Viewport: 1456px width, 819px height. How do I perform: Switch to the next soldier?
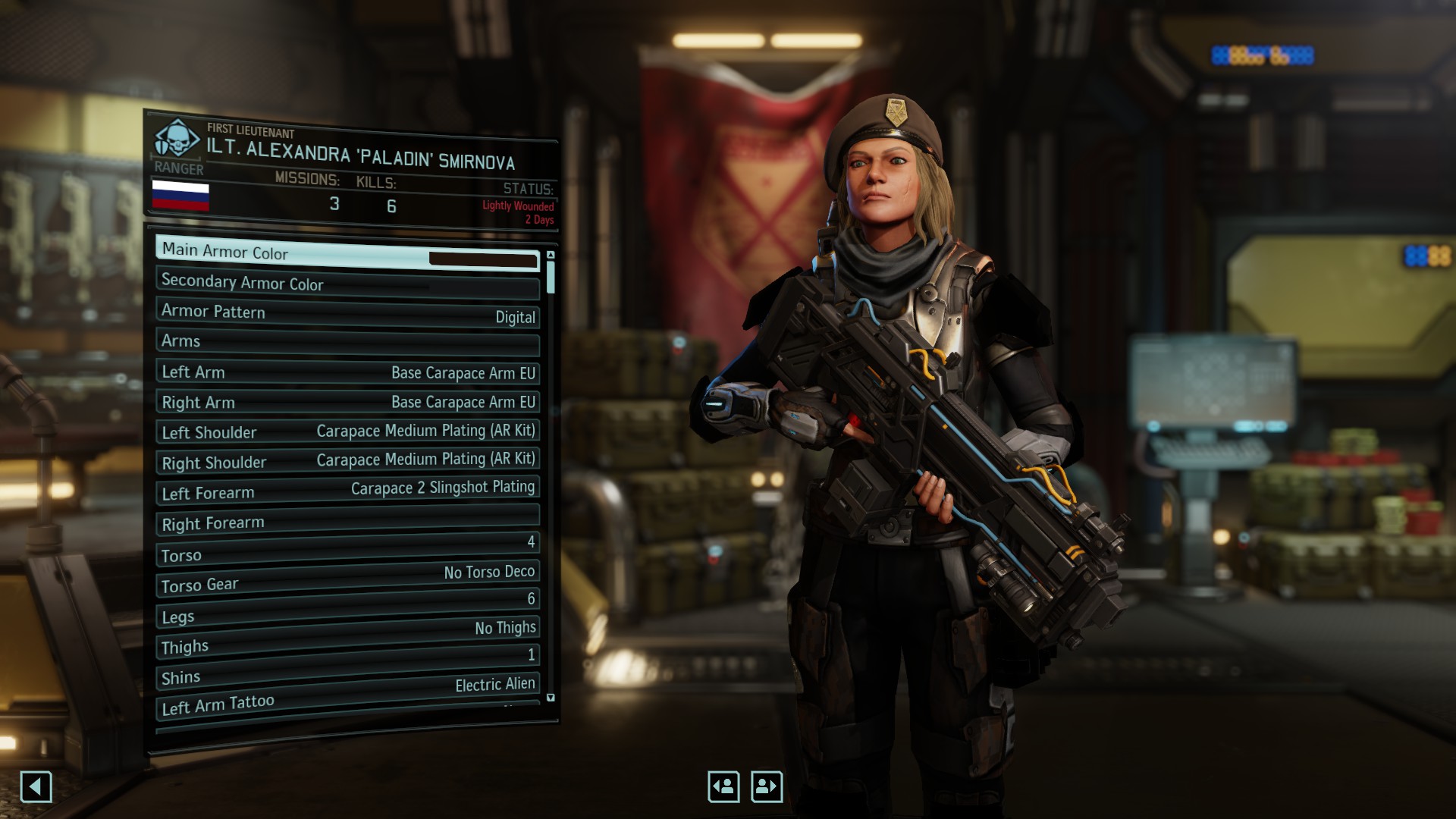tap(767, 786)
